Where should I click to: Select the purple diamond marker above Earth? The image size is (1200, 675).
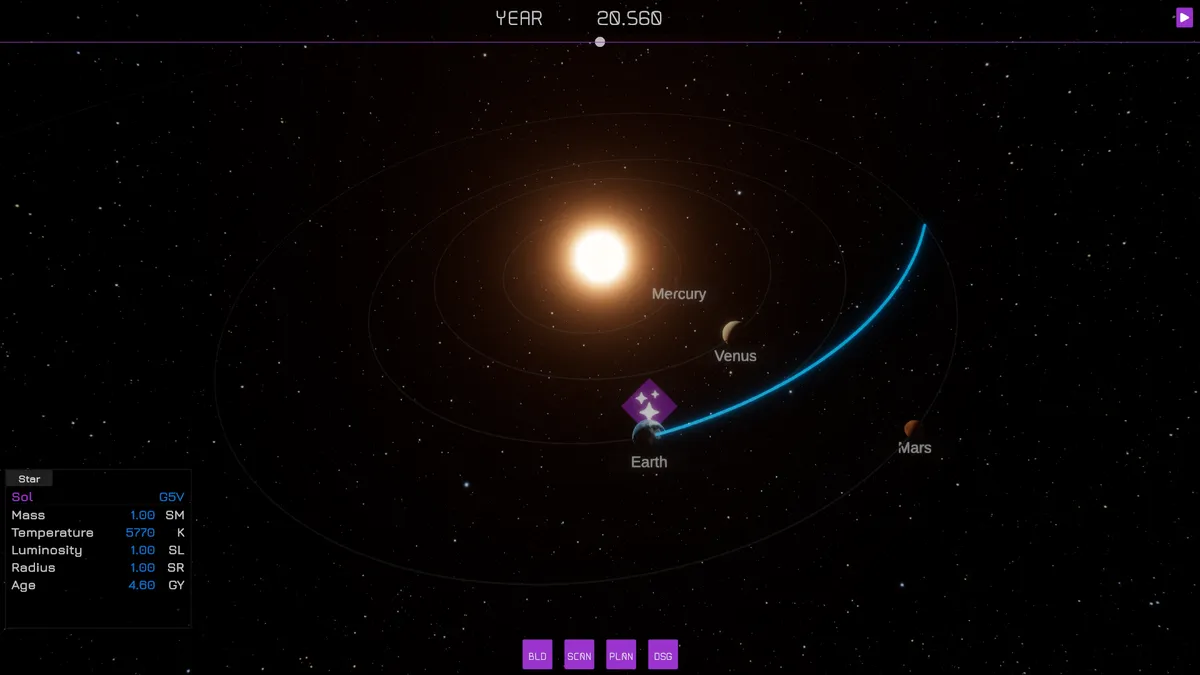point(649,405)
